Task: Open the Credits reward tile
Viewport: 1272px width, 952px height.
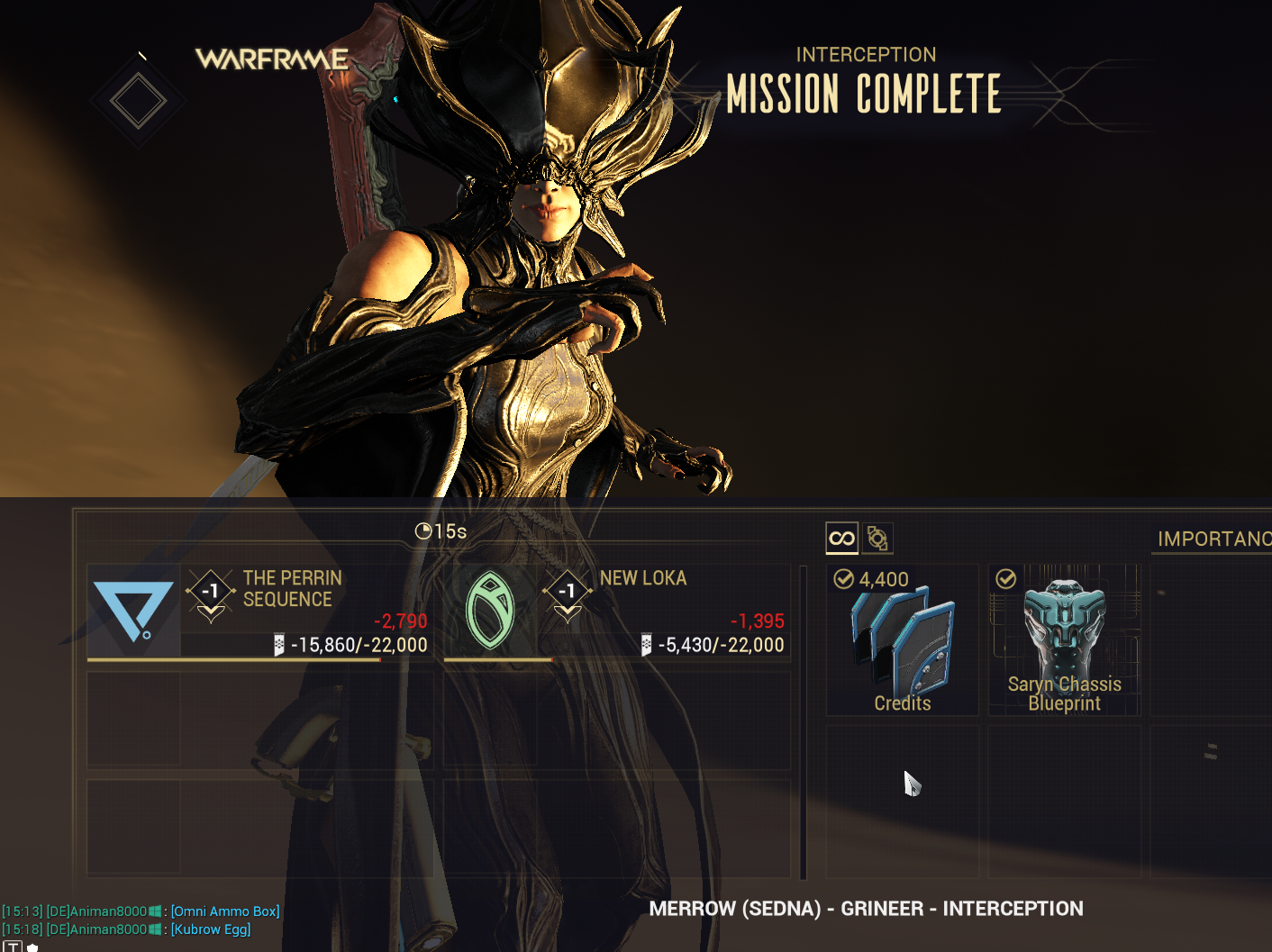Action: click(902, 640)
